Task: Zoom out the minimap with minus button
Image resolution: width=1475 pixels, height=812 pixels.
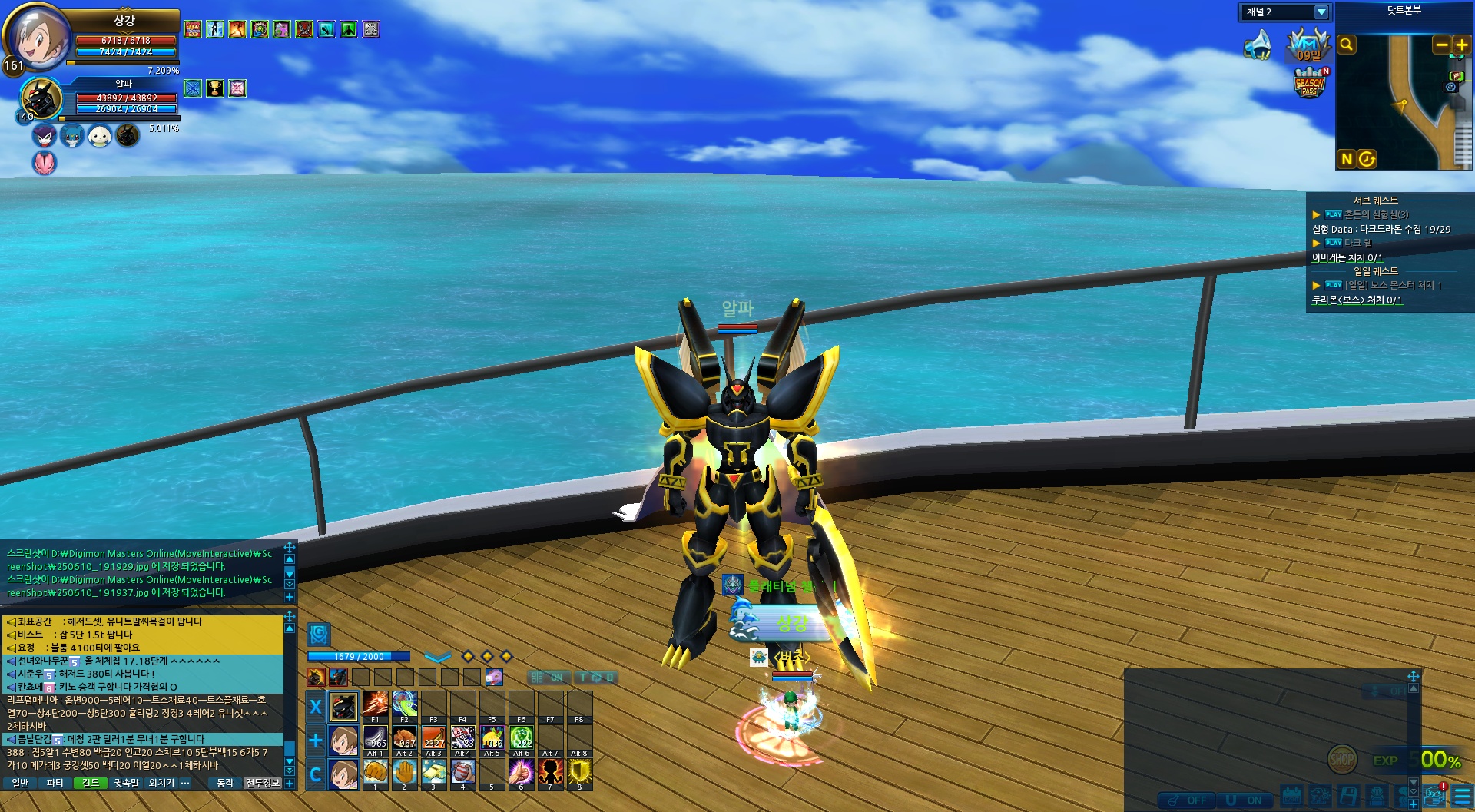Action: (1442, 45)
